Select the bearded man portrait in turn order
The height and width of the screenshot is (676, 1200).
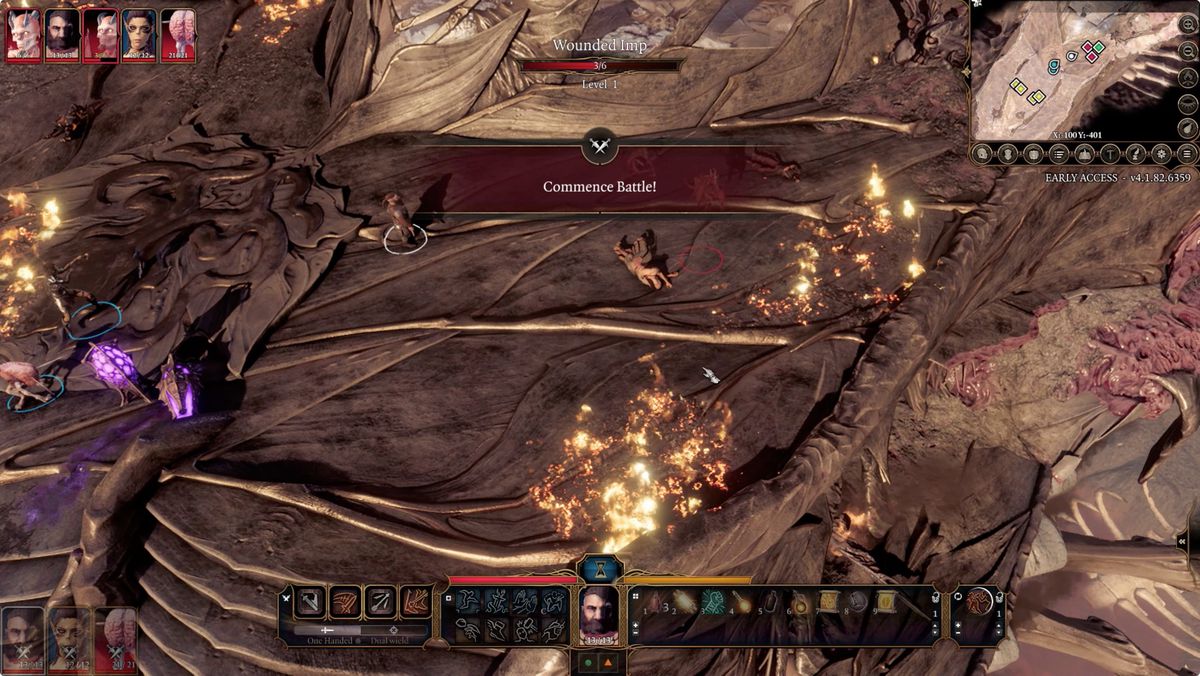pos(62,35)
